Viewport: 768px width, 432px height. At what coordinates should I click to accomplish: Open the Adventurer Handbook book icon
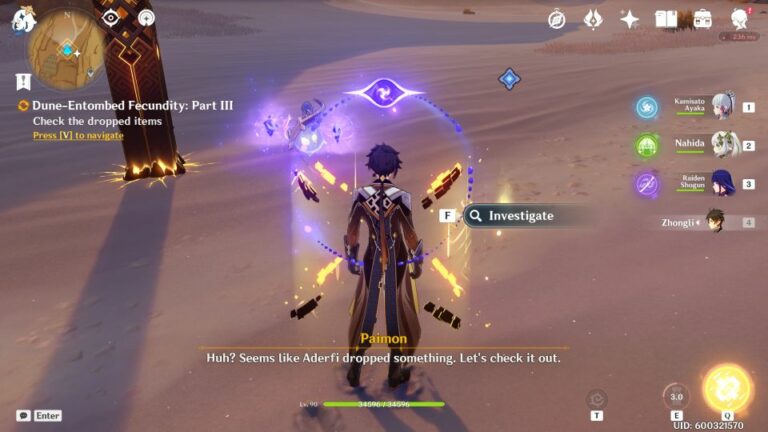point(666,19)
